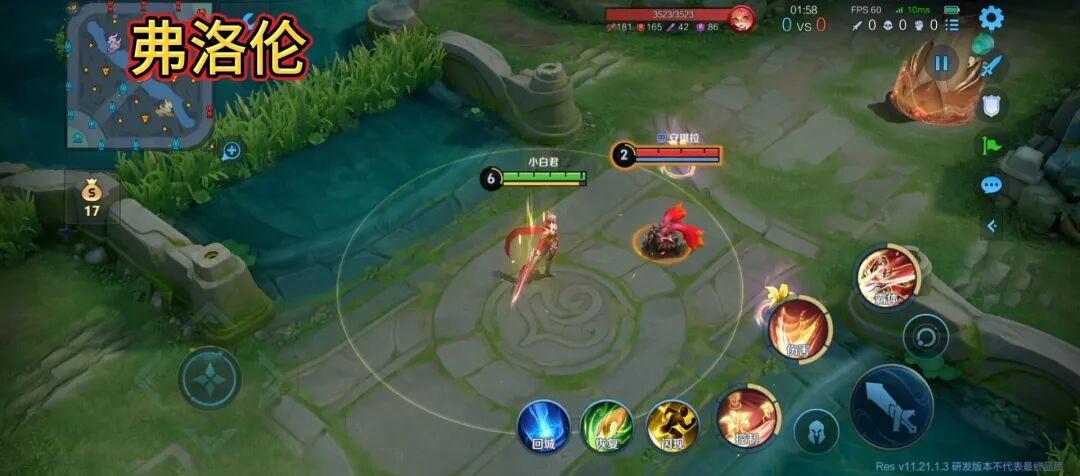This screenshot has width=1080, height=476.
Task: Use the 回城 recall spell
Action: click(x=543, y=425)
